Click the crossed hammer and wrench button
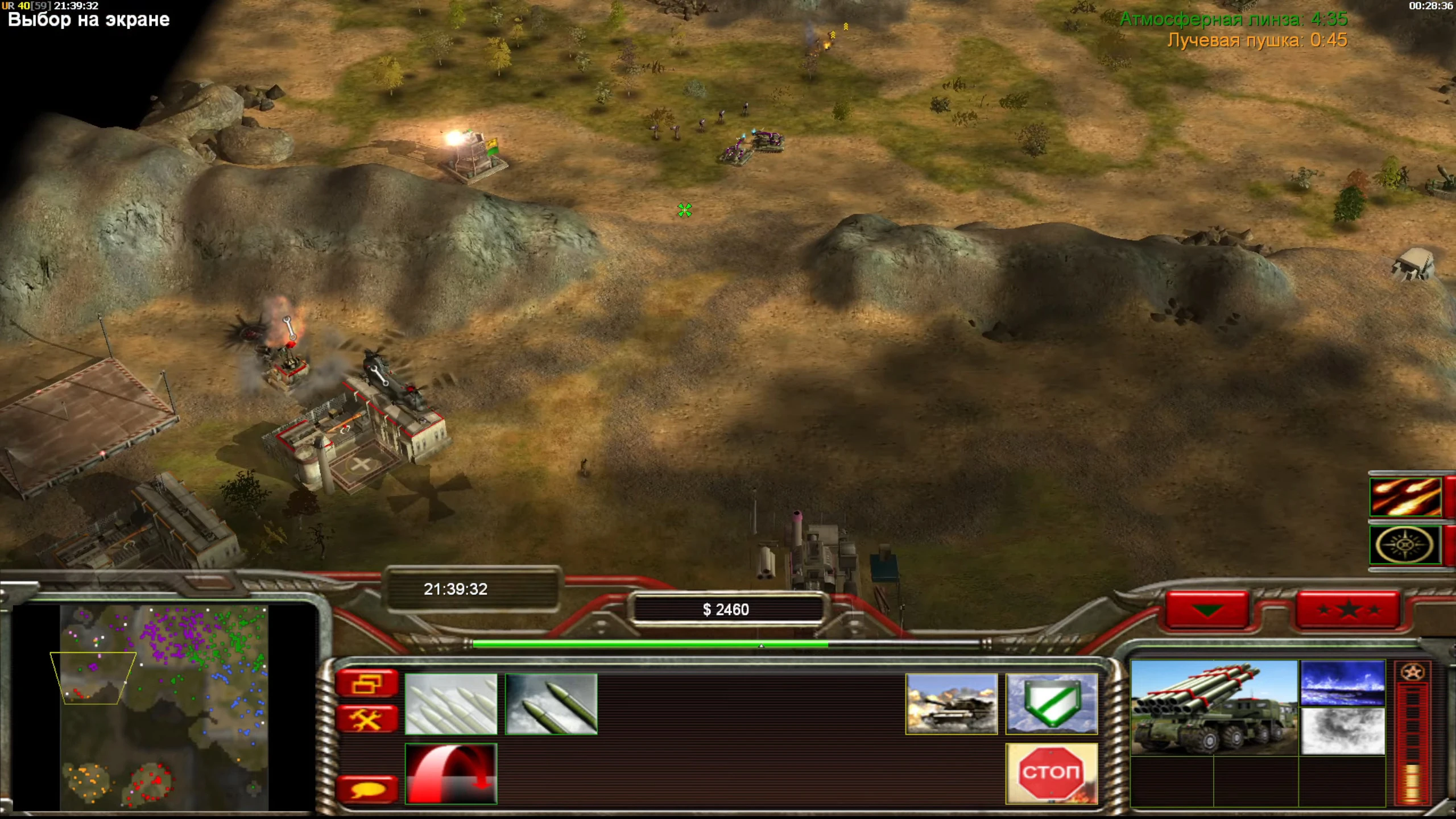Screen dimensions: 1456x819 [367, 719]
